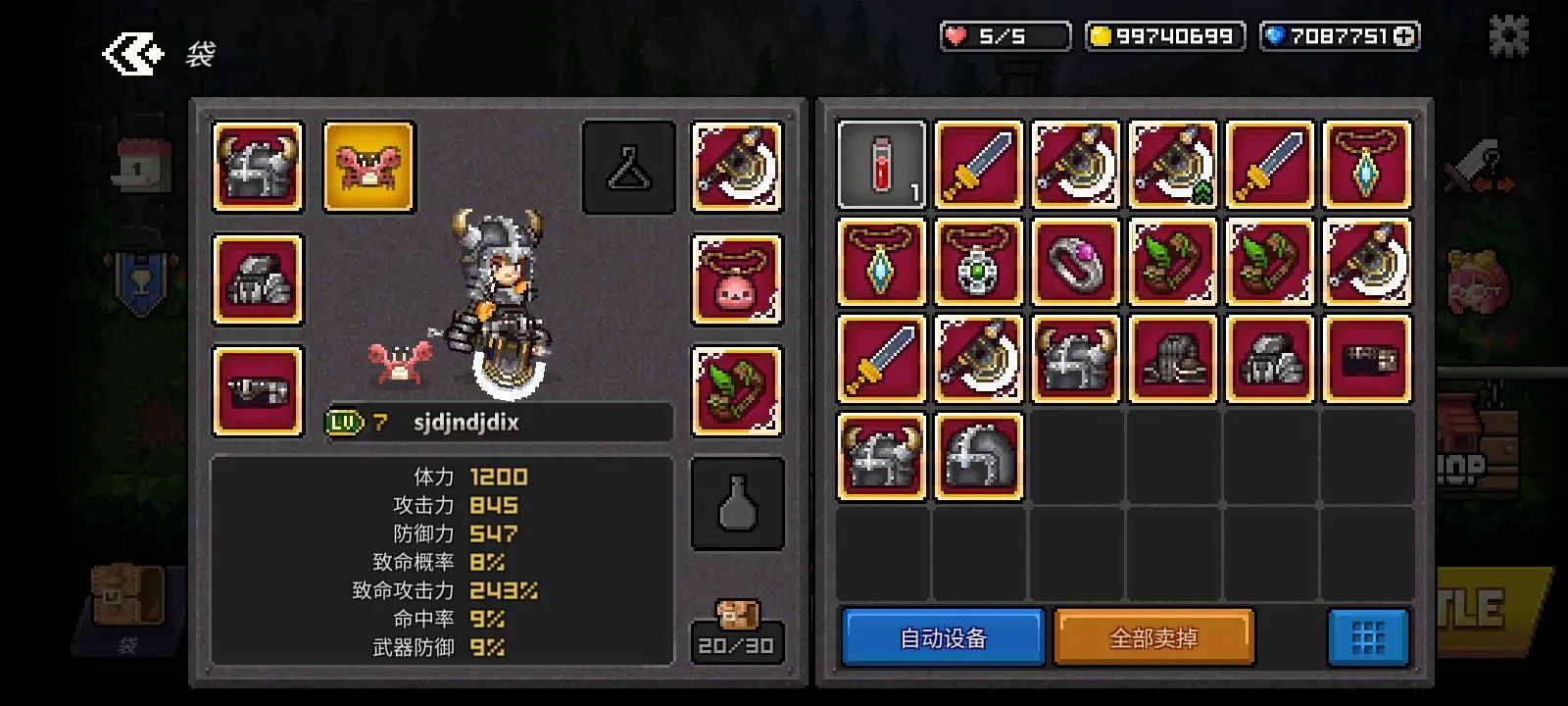This screenshot has height=706, width=1568.
Task: Select the axe with green upgrade arrow
Action: point(1172,165)
